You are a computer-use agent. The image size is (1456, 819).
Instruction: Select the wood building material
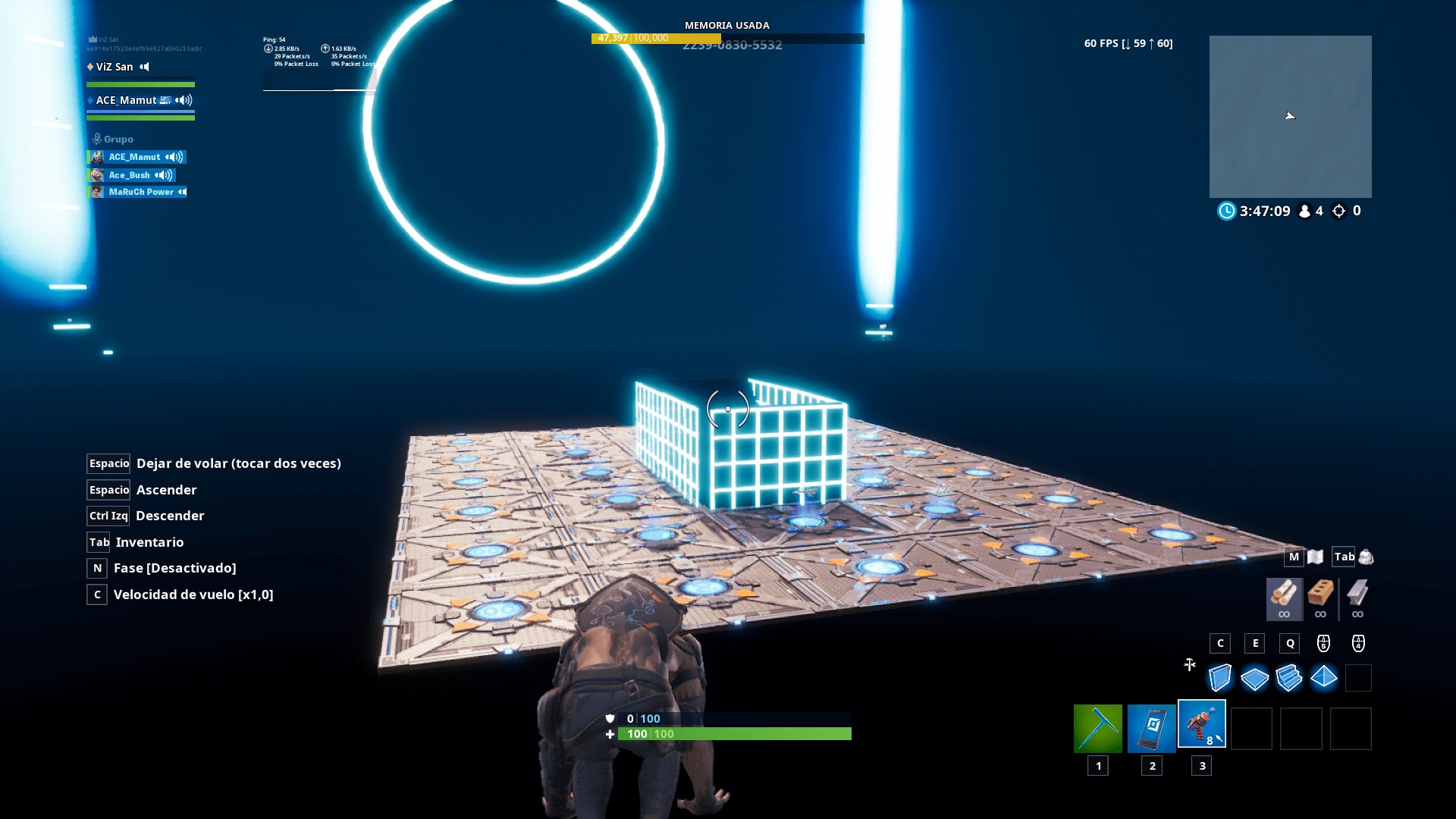[1283, 598]
